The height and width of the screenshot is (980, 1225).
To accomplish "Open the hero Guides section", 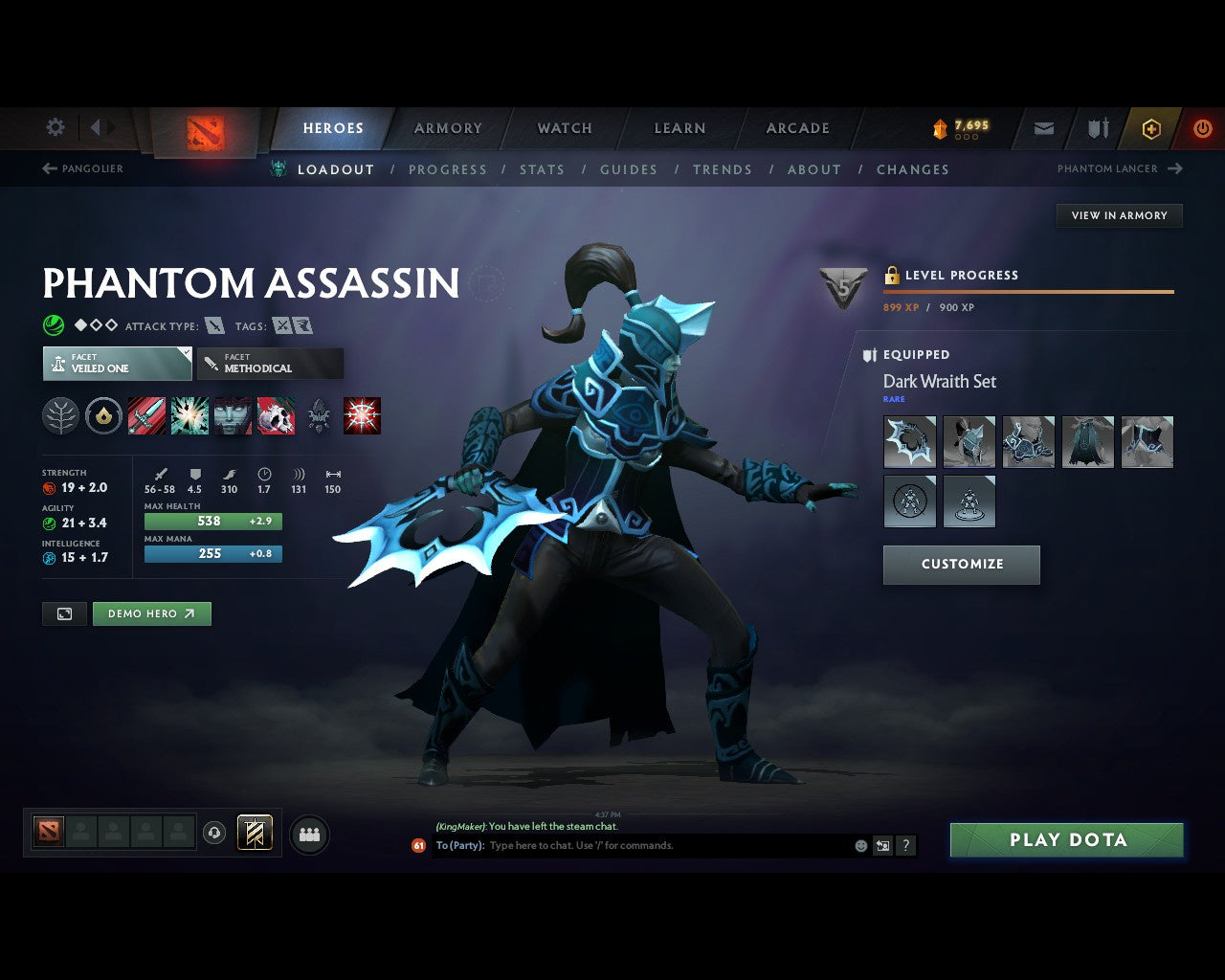I will pos(629,169).
